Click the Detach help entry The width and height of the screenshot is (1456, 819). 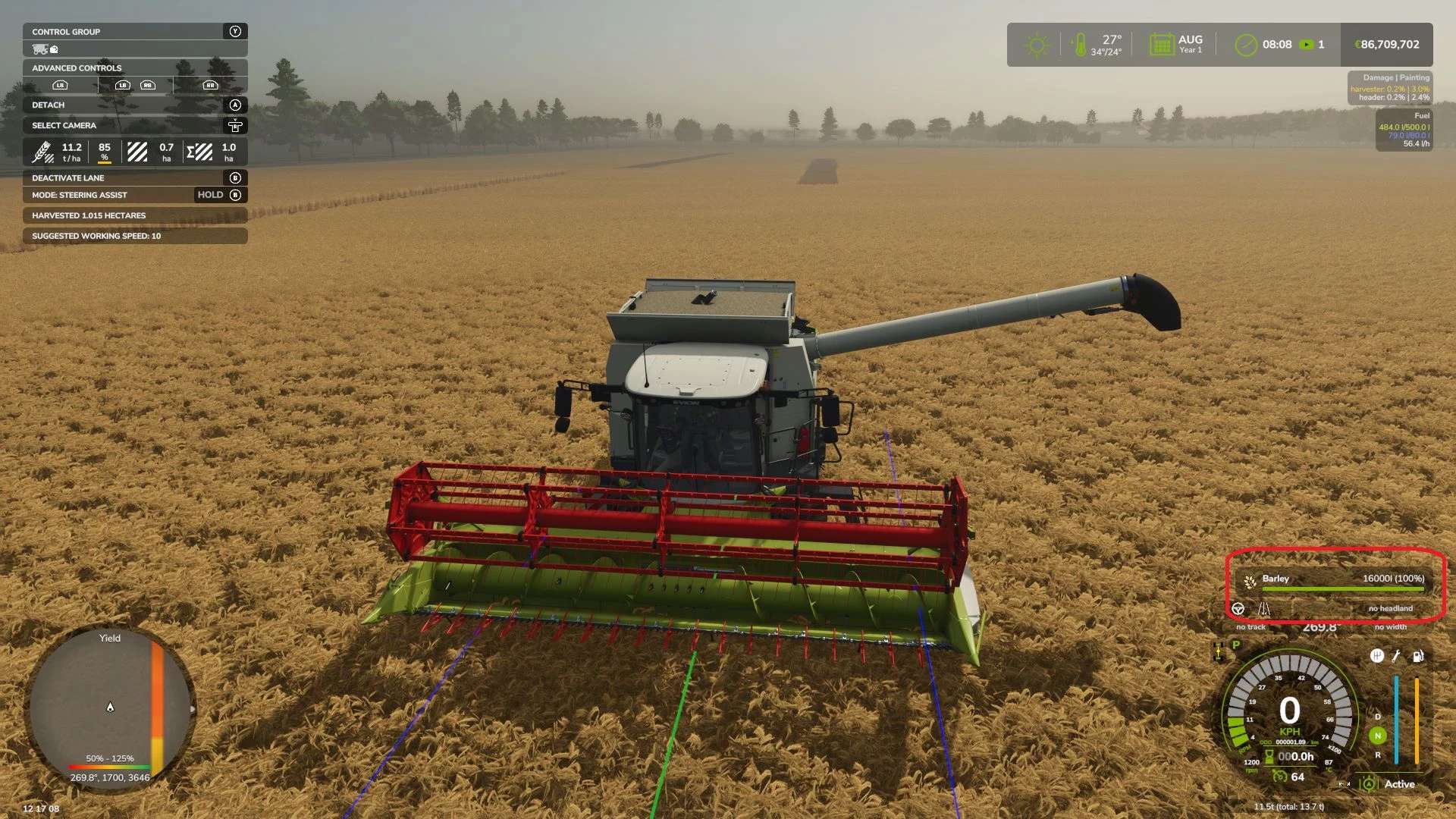pos(135,105)
